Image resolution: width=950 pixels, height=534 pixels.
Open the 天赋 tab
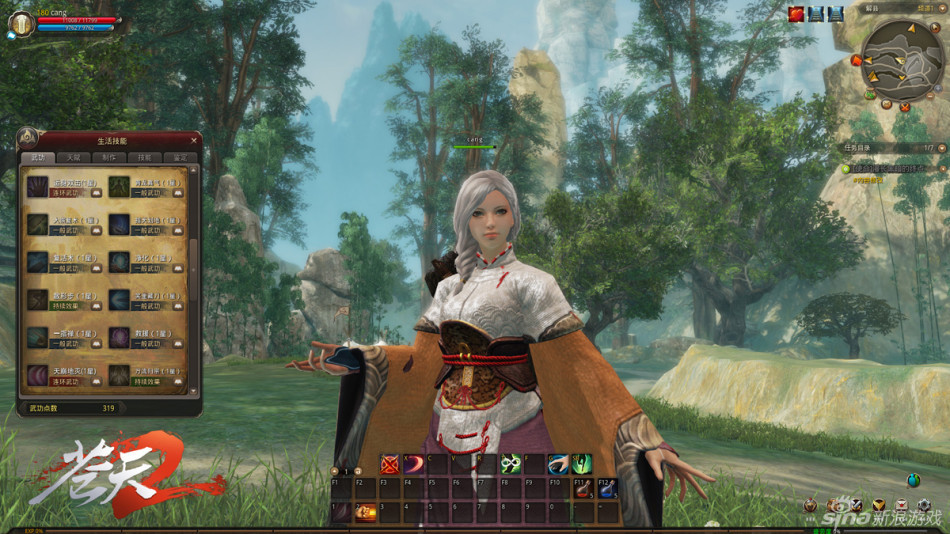point(73,158)
